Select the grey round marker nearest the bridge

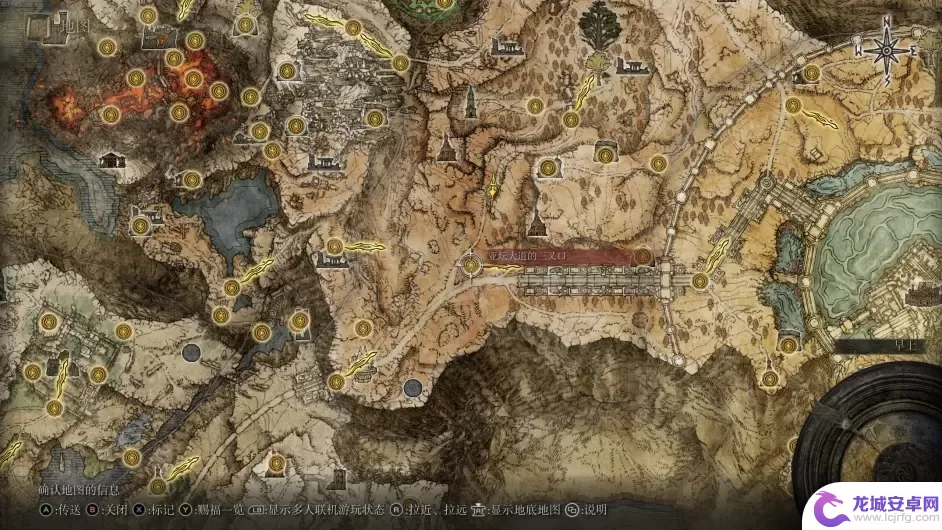tap(412, 387)
